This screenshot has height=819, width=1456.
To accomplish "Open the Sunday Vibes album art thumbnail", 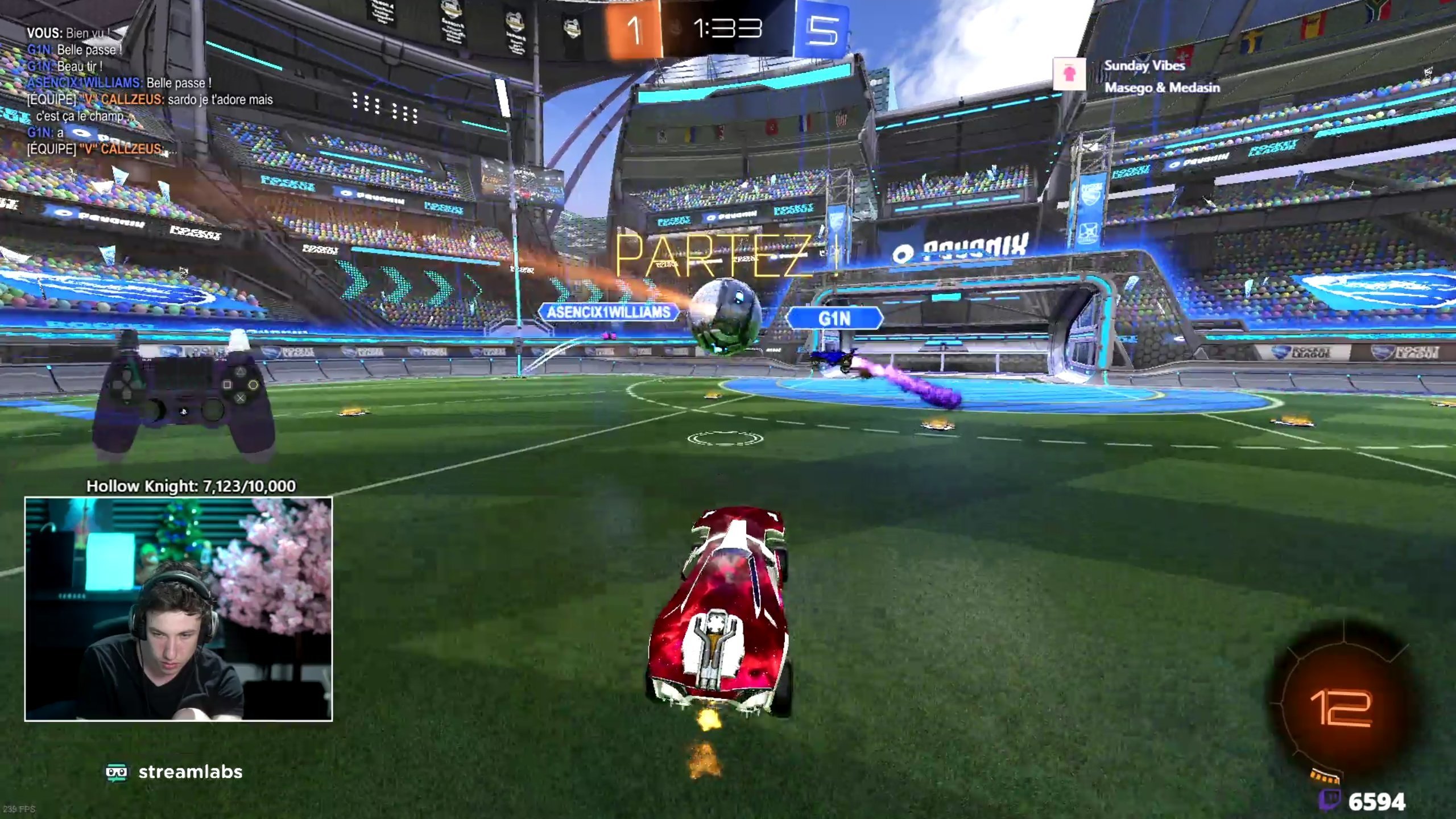I will [x=1069, y=75].
